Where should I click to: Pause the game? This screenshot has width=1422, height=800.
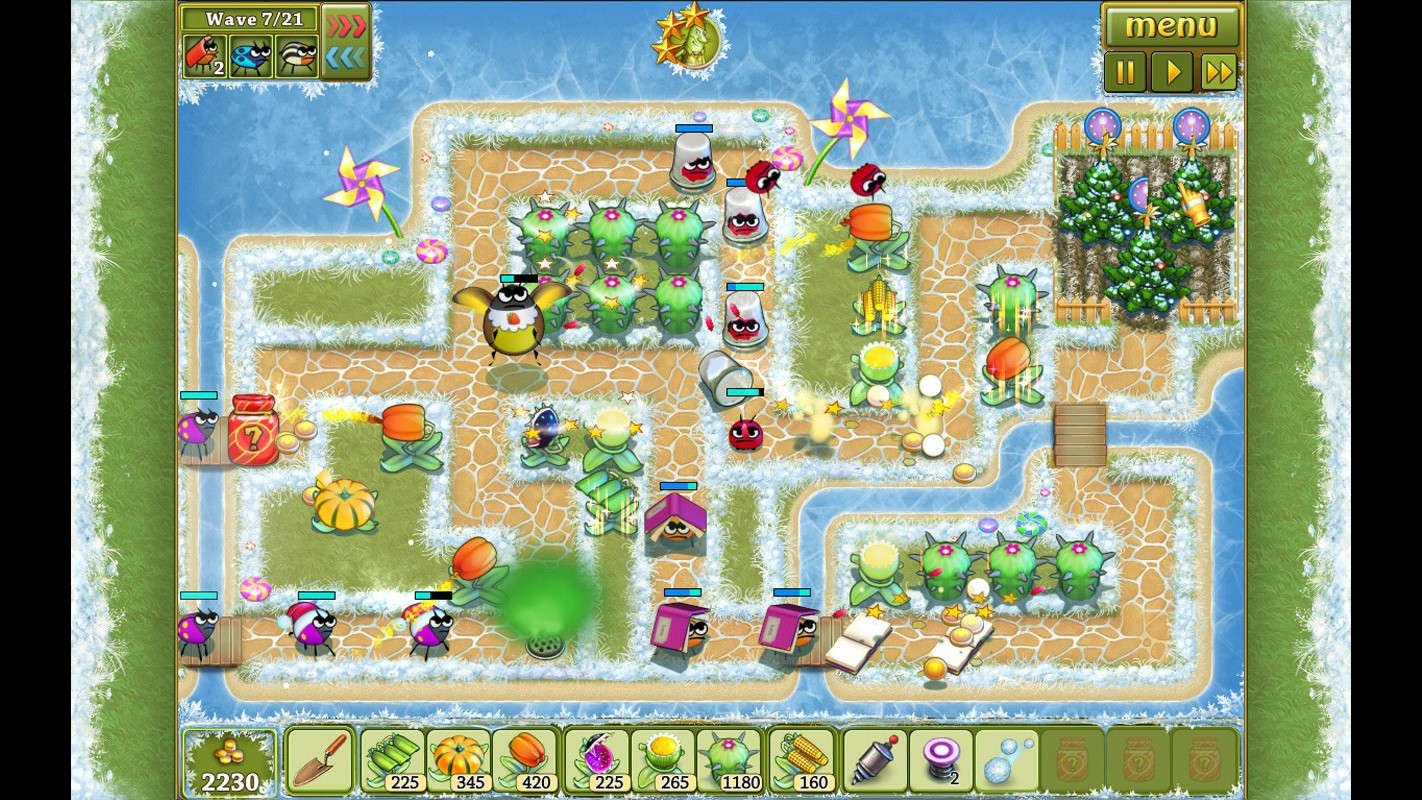1124,71
